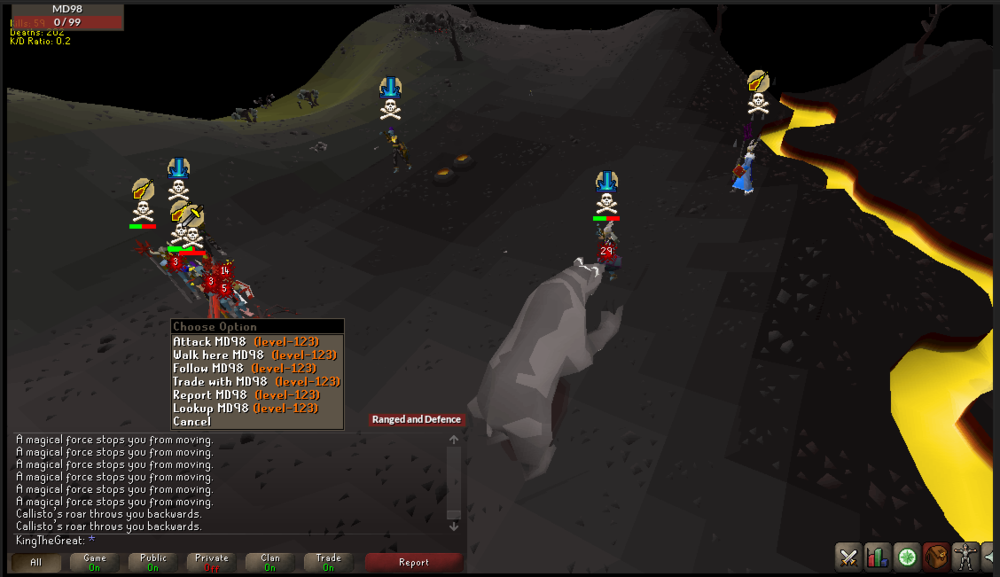
Task: Show the worn equipment tab
Action: coord(965,556)
